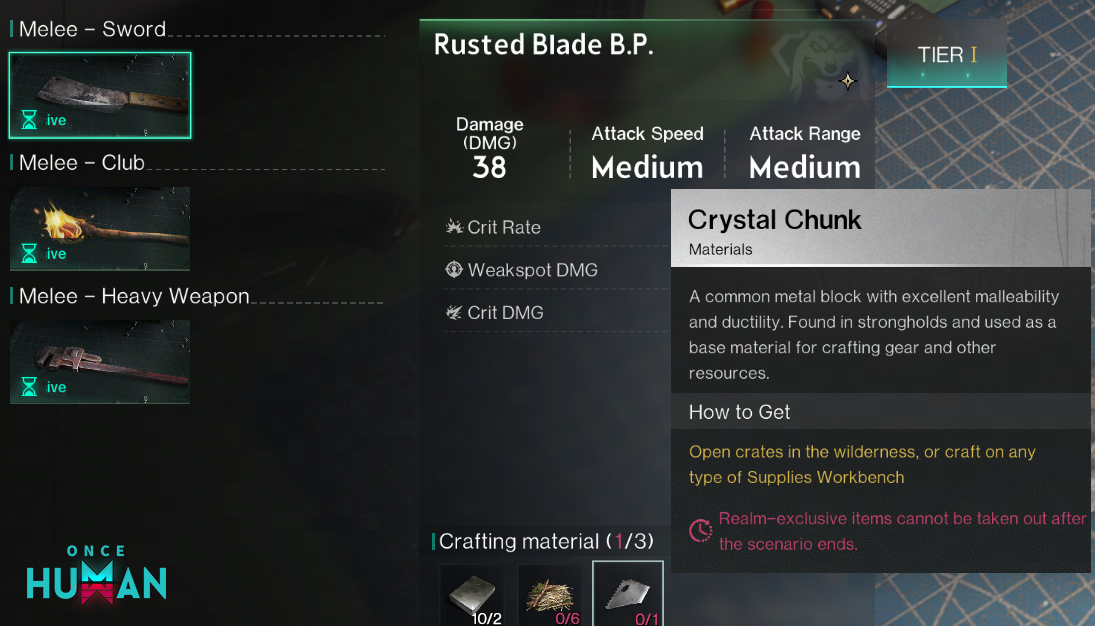Select the highlighted crystal chunk material slot
Viewport: 1095px width, 626px height.
coord(627,596)
